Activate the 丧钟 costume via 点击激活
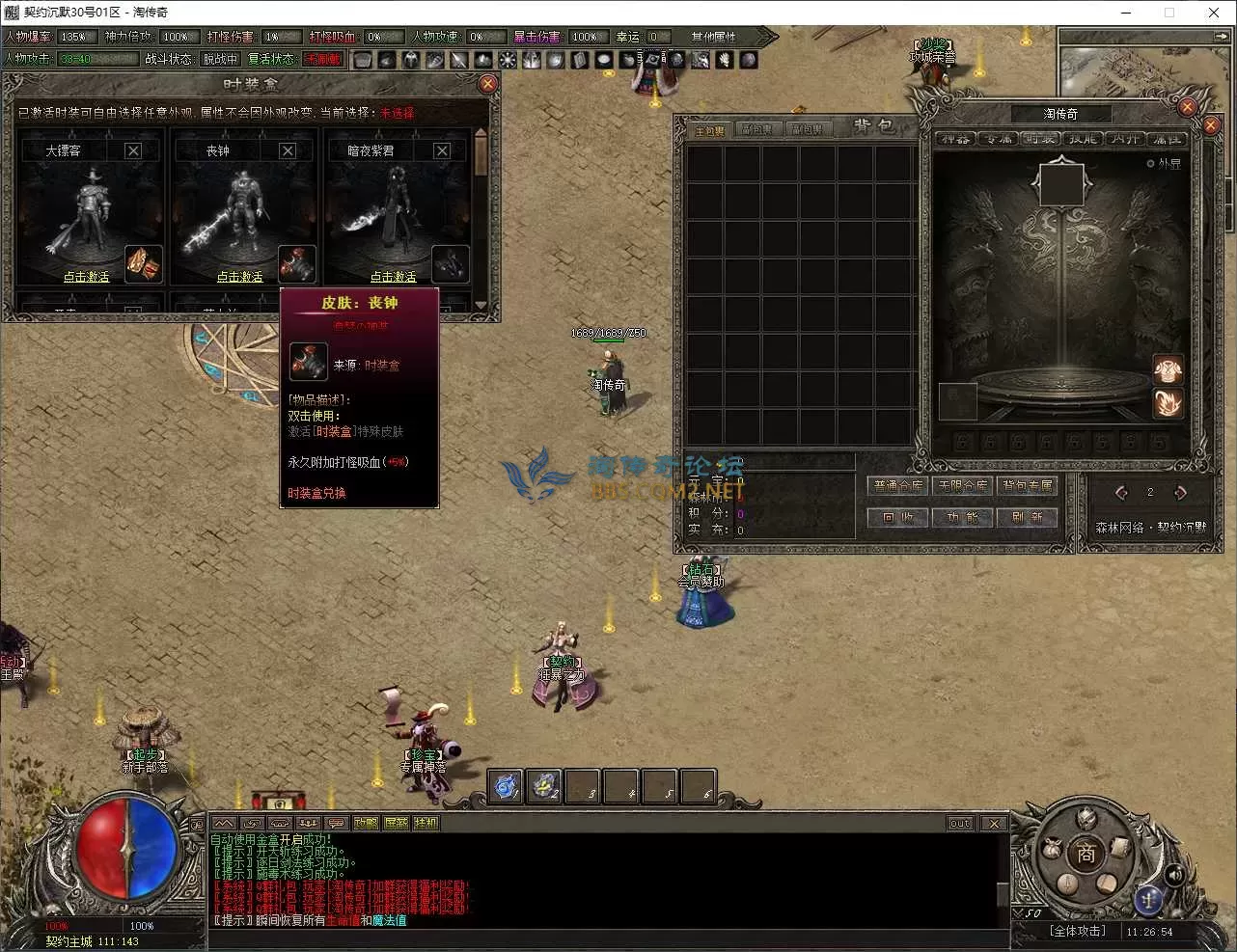Viewport: 1237px width, 952px height. tap(240, 277)
